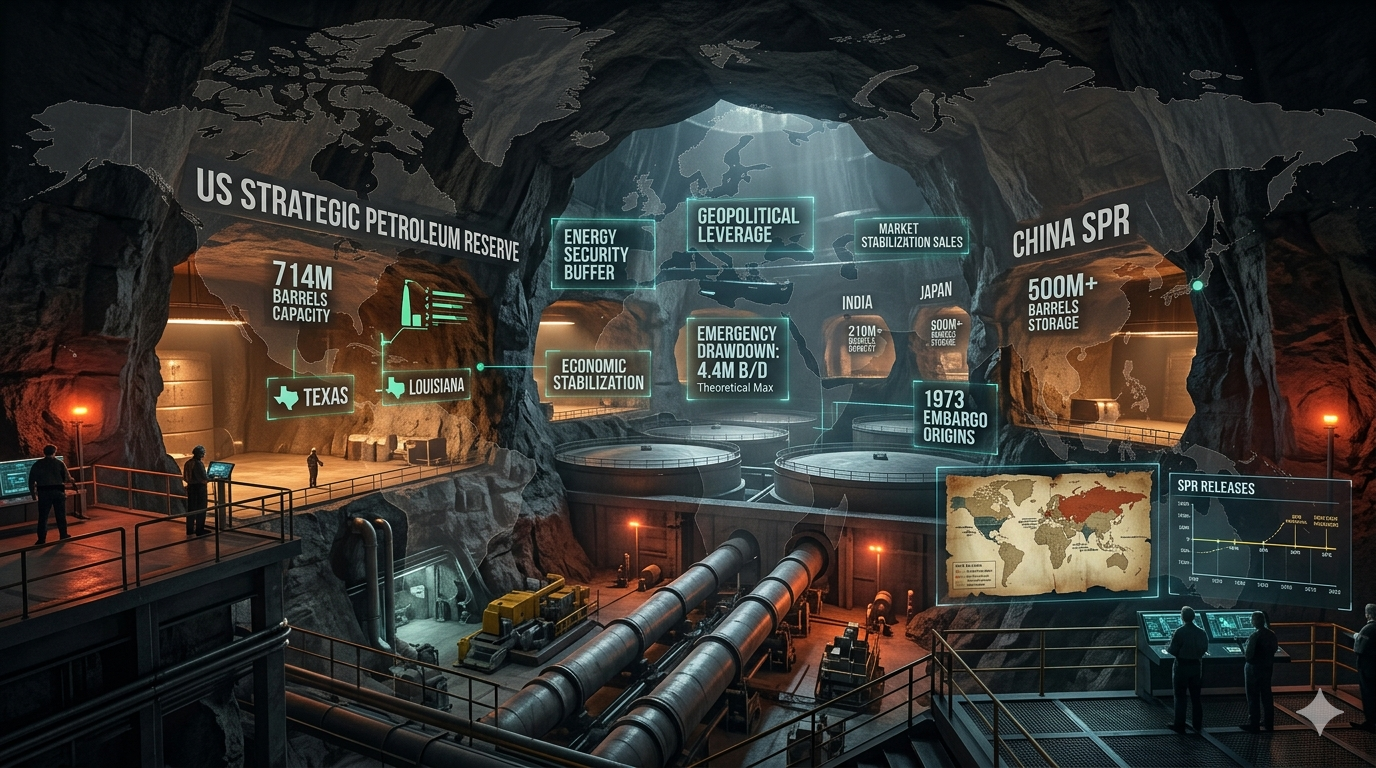This screenshot has height=768, width=1376.
Task: Choose the Geopolitical Leverage label
Action: (749, 225)
